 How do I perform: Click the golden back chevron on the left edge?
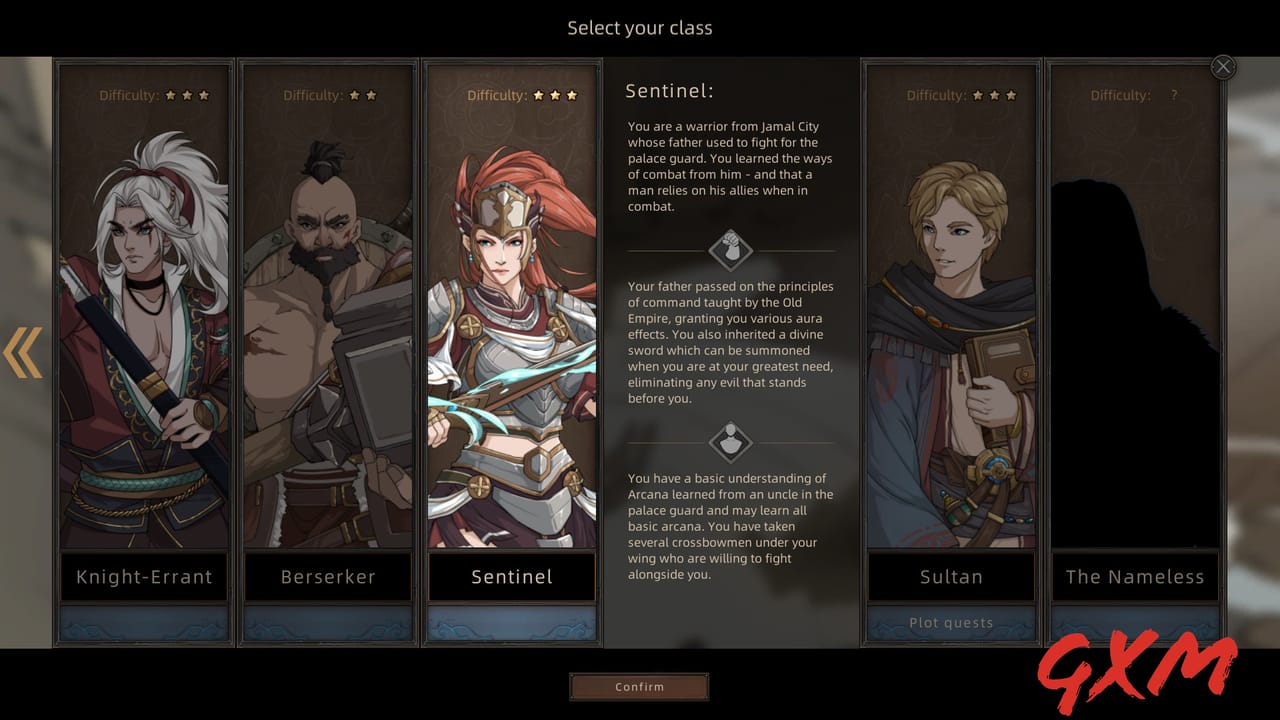[22, 353]
